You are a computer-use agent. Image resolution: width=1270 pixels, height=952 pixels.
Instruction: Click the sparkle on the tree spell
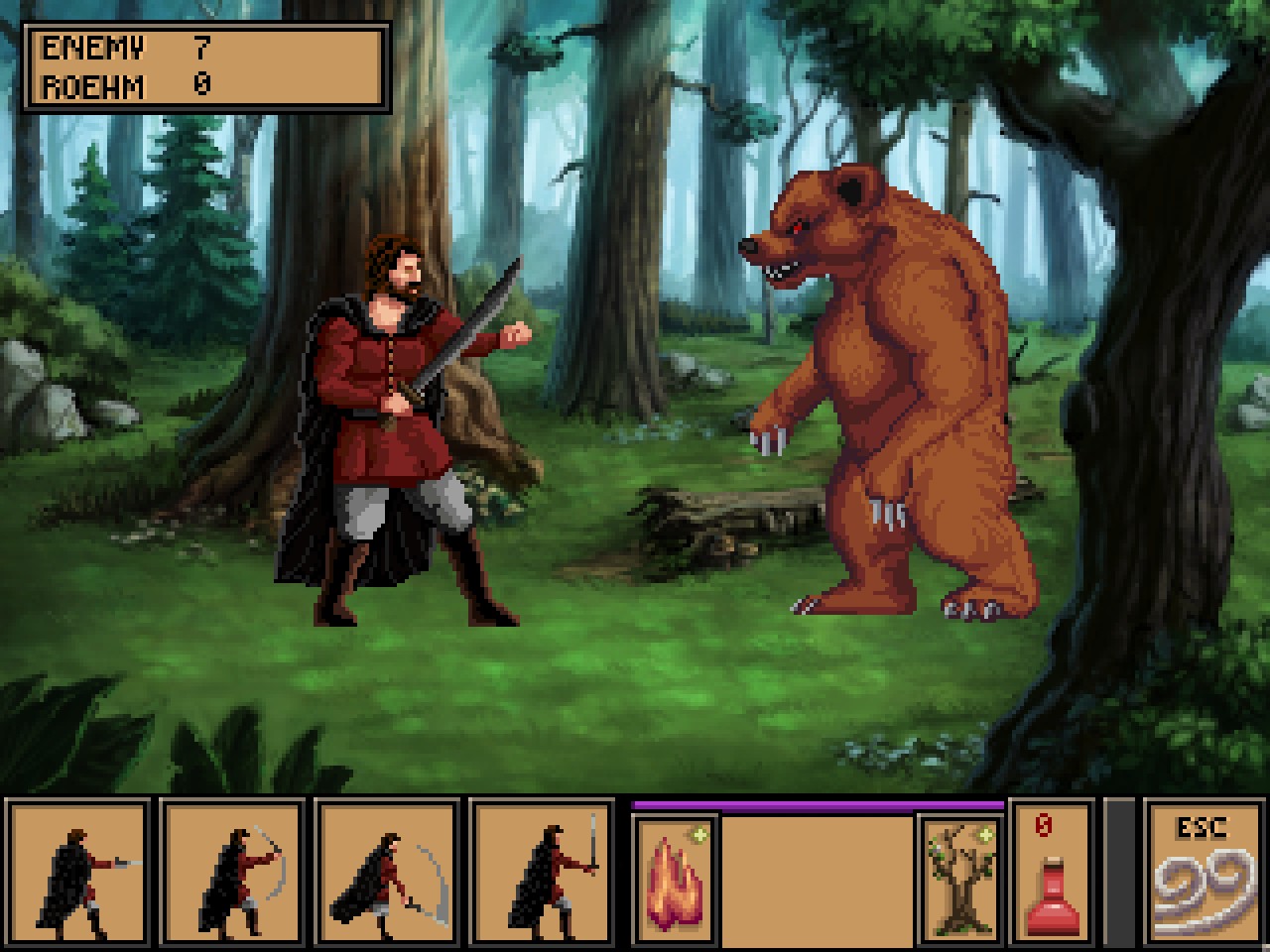point(985,835)
